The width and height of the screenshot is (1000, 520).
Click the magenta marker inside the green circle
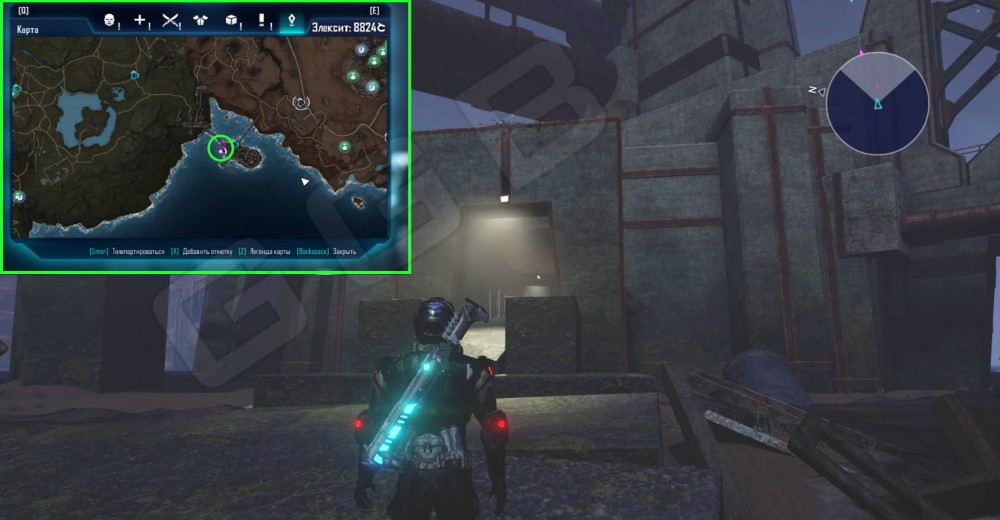[221, 149]
